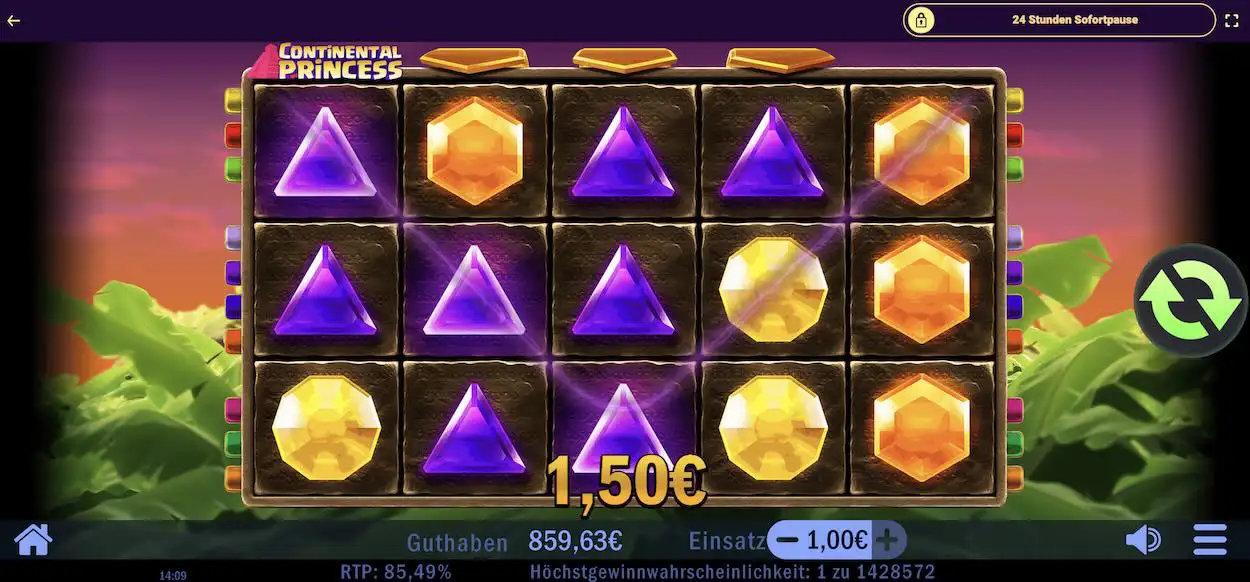Go to the home screen via house icon
This screenshot has width=1250, height=582.
tap(33, 540)
